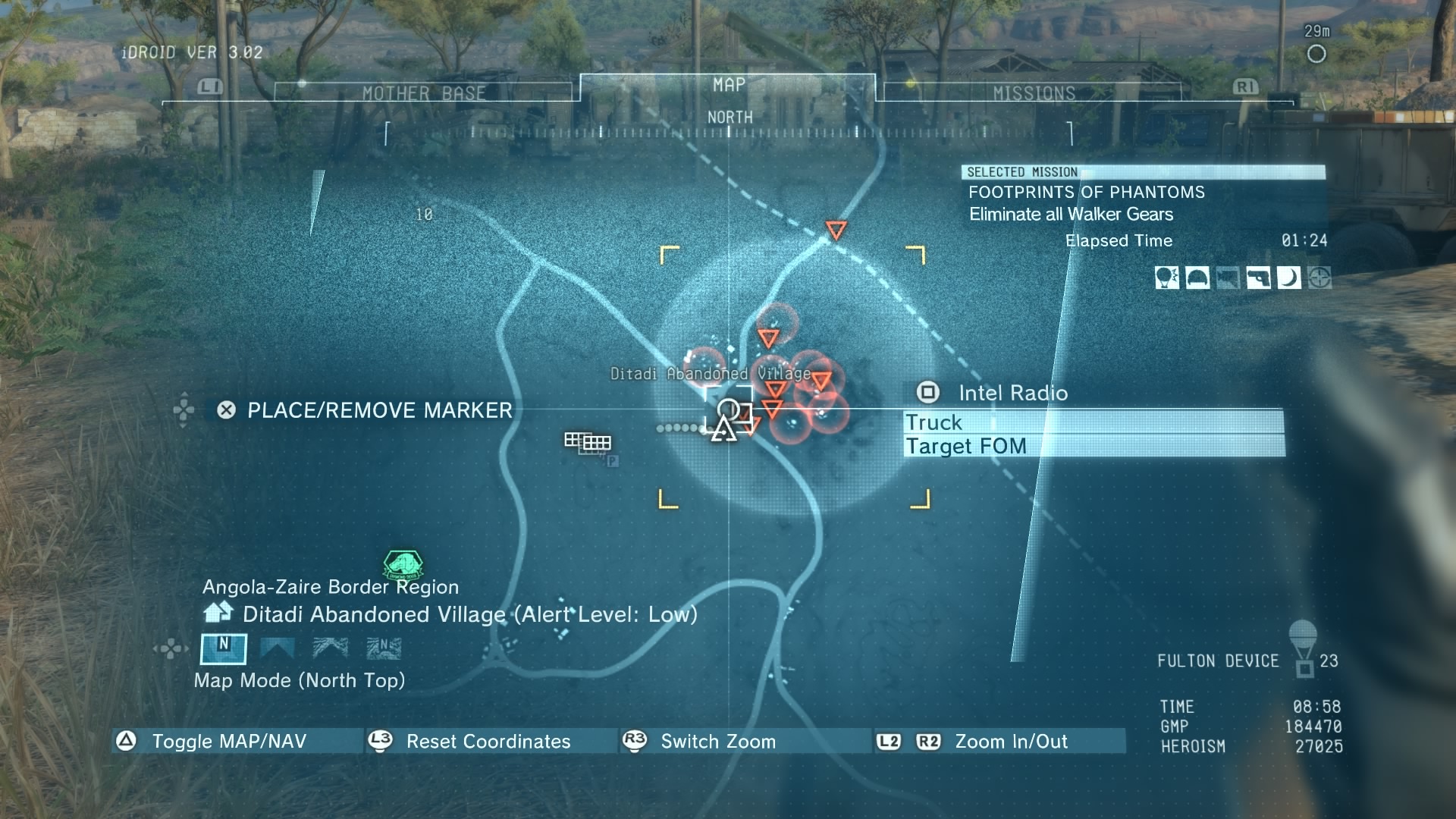Click the enemy marker on the dashed road
The width and height of the screenshot is (1456, 819).
click(x=836, y=229)
